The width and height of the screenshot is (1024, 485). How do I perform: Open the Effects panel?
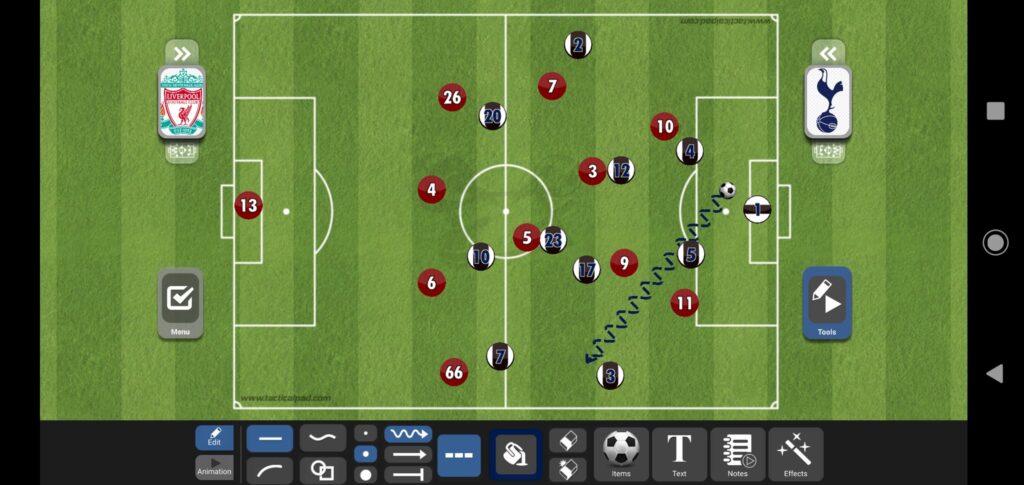coord(796,454)
